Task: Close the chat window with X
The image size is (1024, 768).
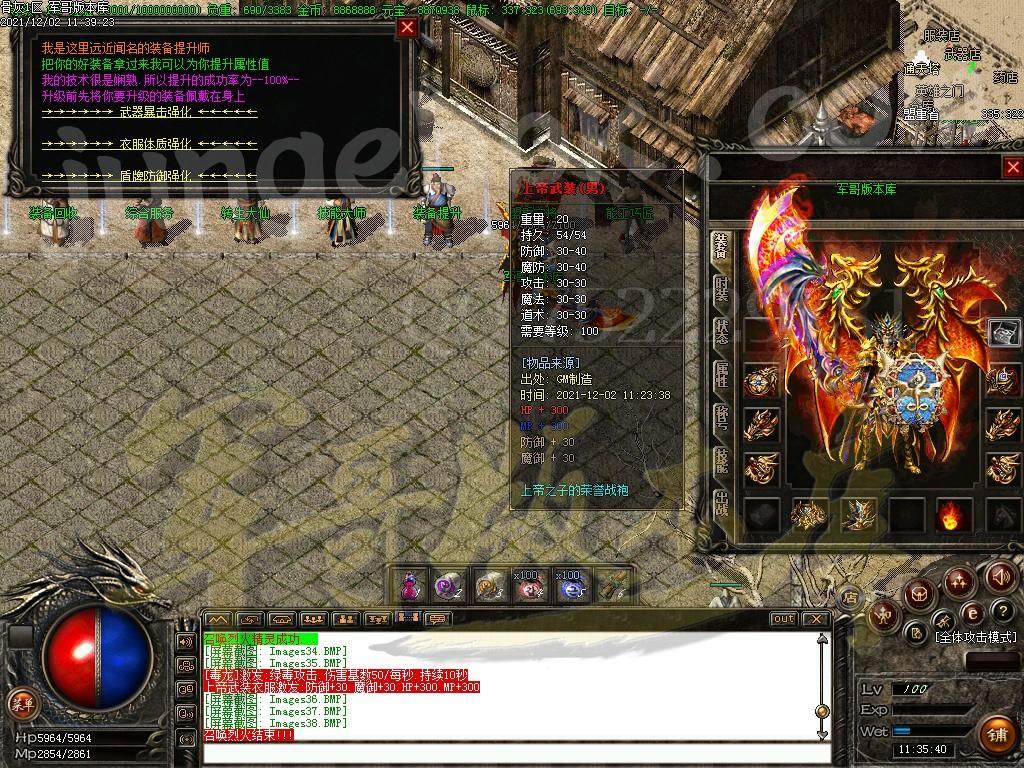Action: point(816,619)
